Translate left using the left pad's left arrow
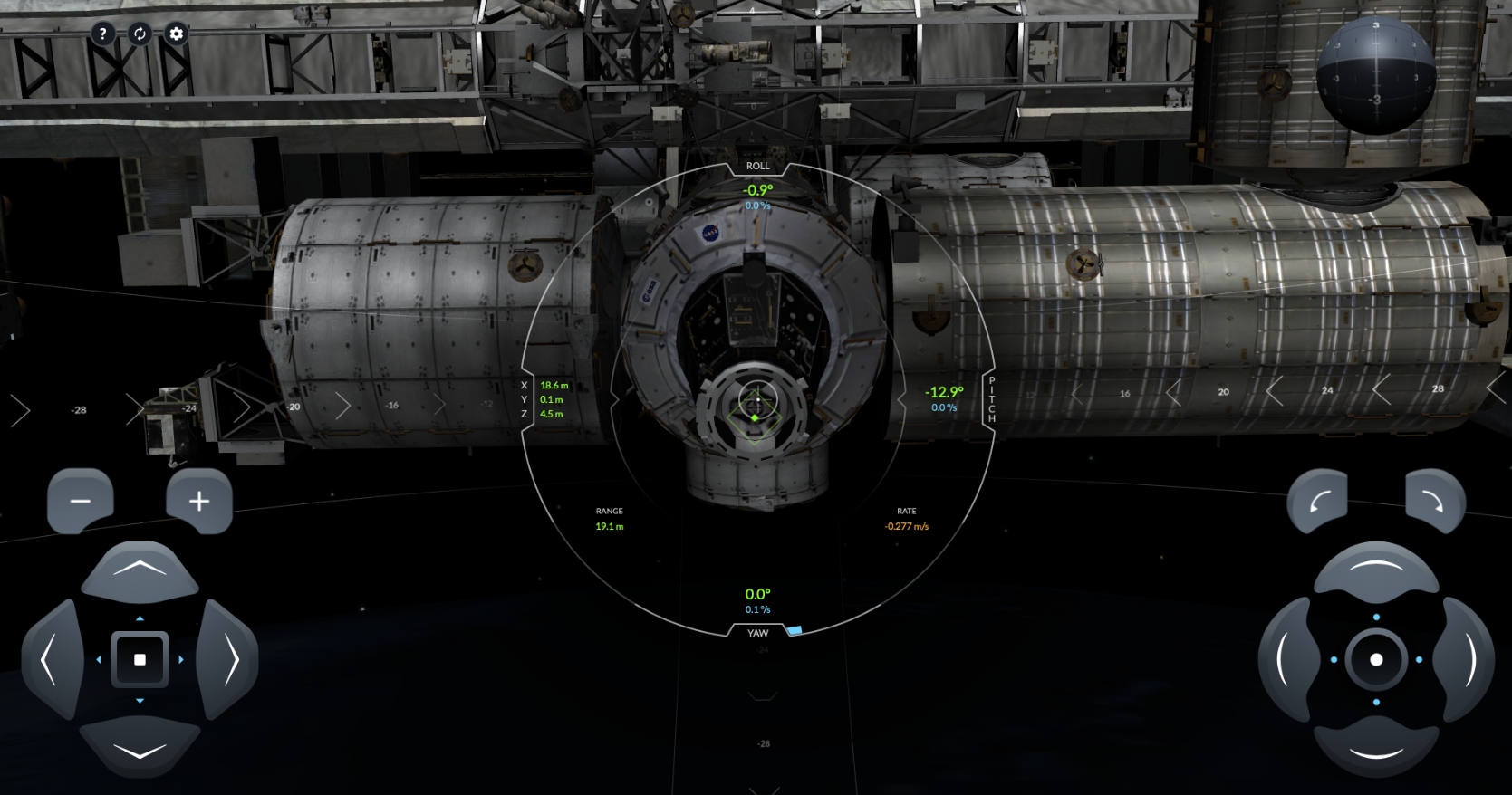The image size is (1512, 795). coord(50,659)
